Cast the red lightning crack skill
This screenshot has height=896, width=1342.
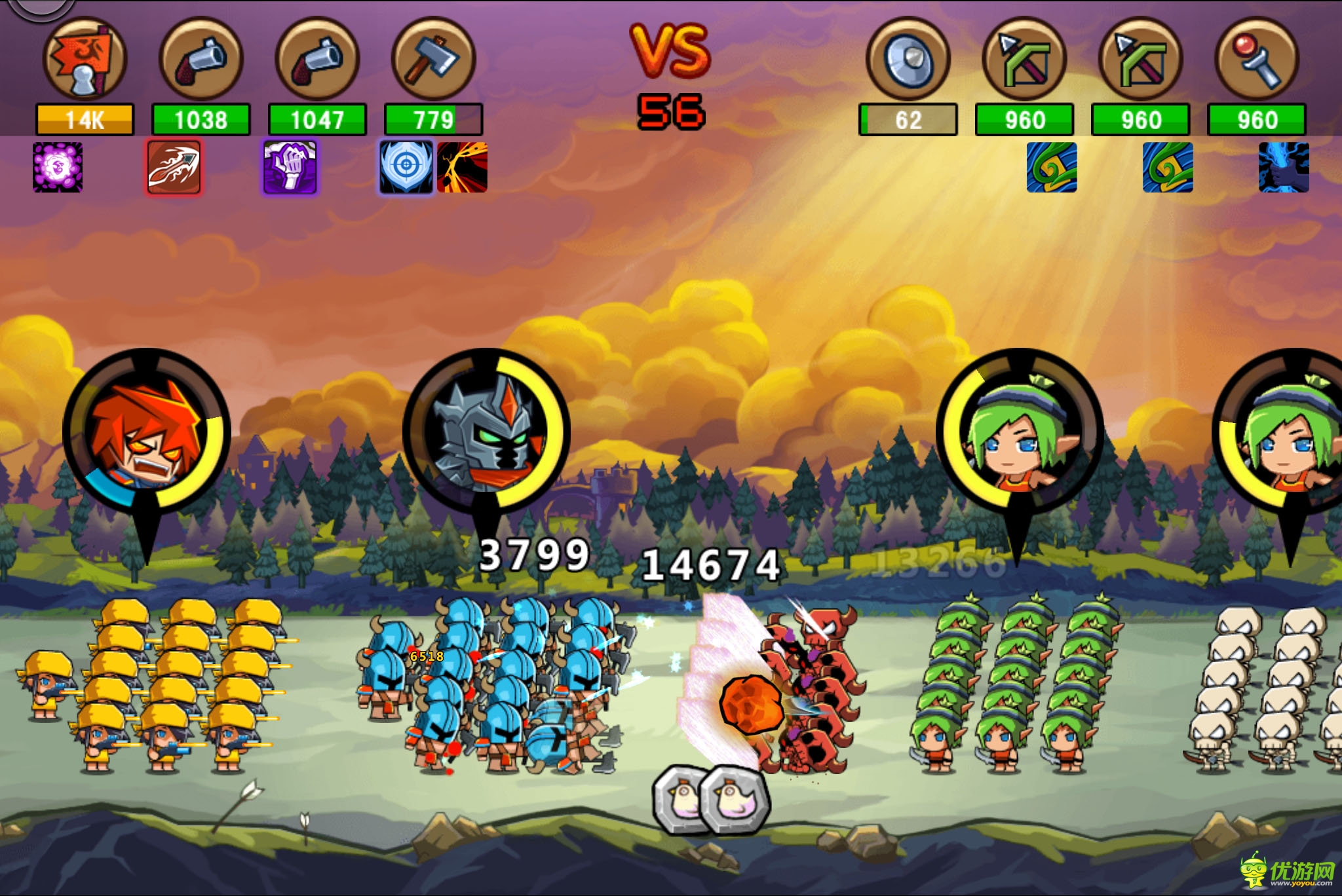(x=463, y=168)
